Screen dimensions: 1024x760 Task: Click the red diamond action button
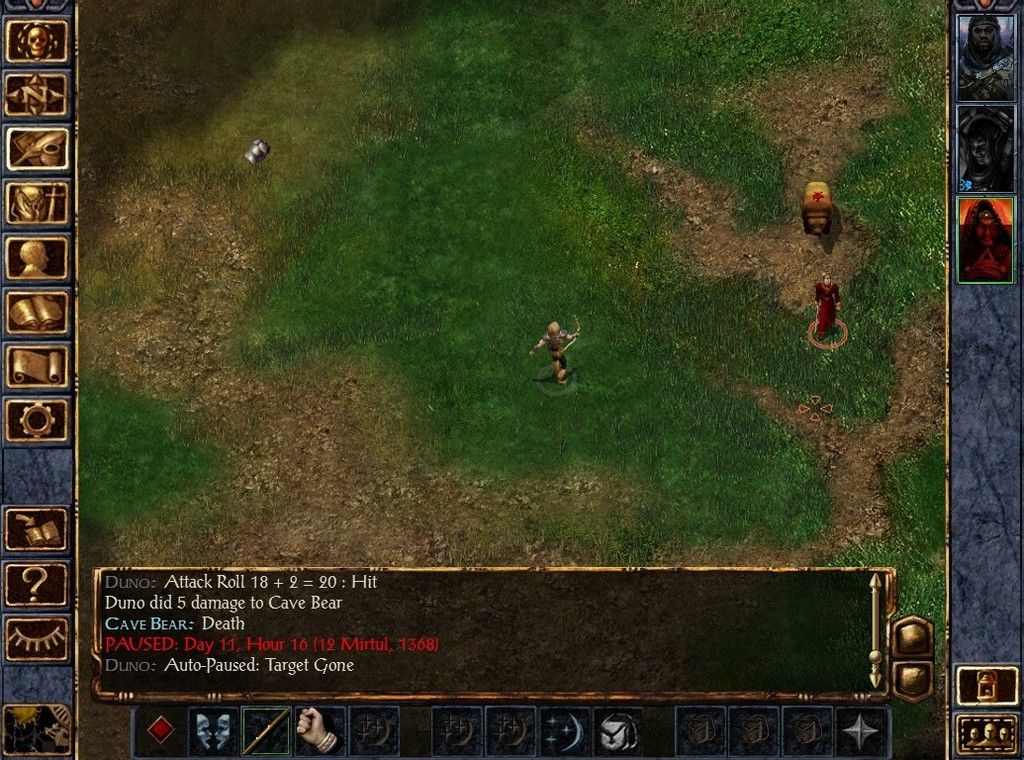[160, 731]
